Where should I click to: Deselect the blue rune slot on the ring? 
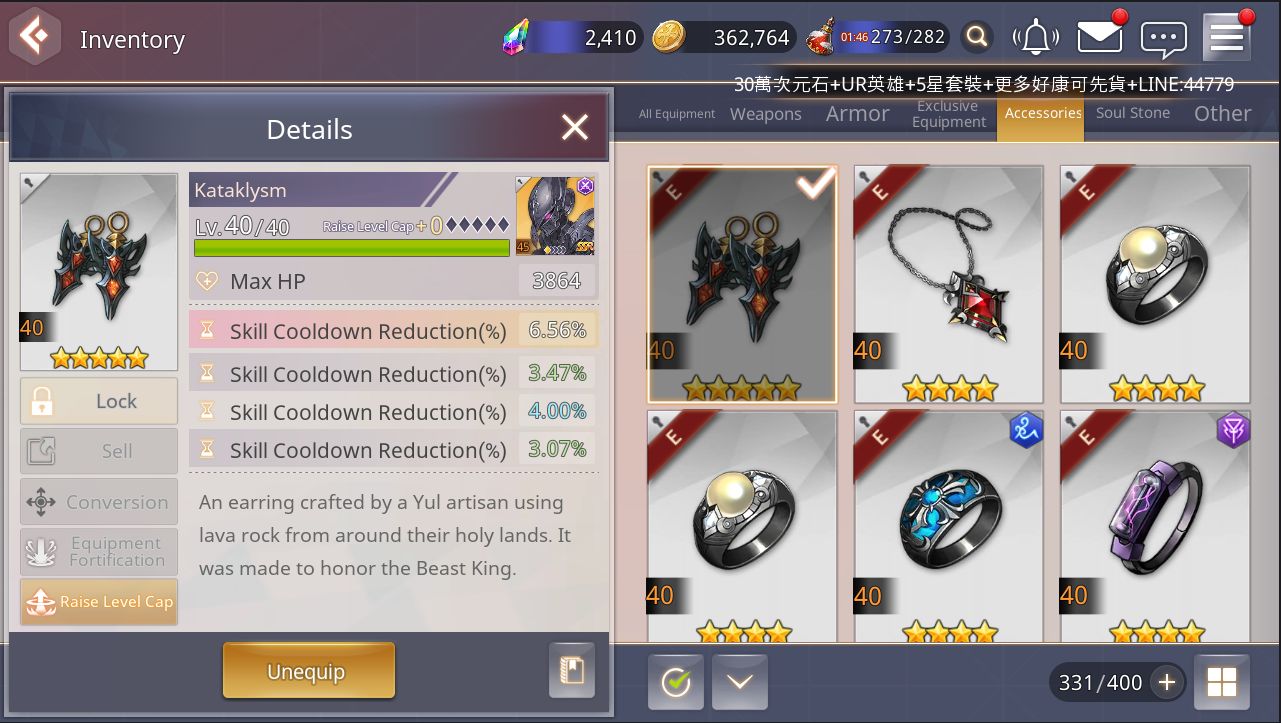pyautogui.click(x=1026, y=430)
